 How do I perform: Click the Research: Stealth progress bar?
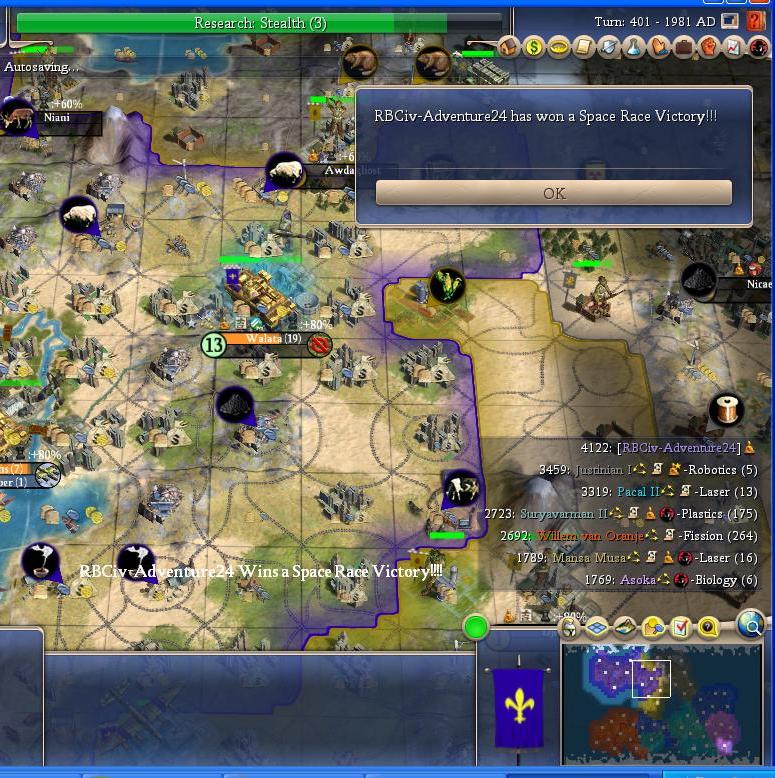point(259,22)
